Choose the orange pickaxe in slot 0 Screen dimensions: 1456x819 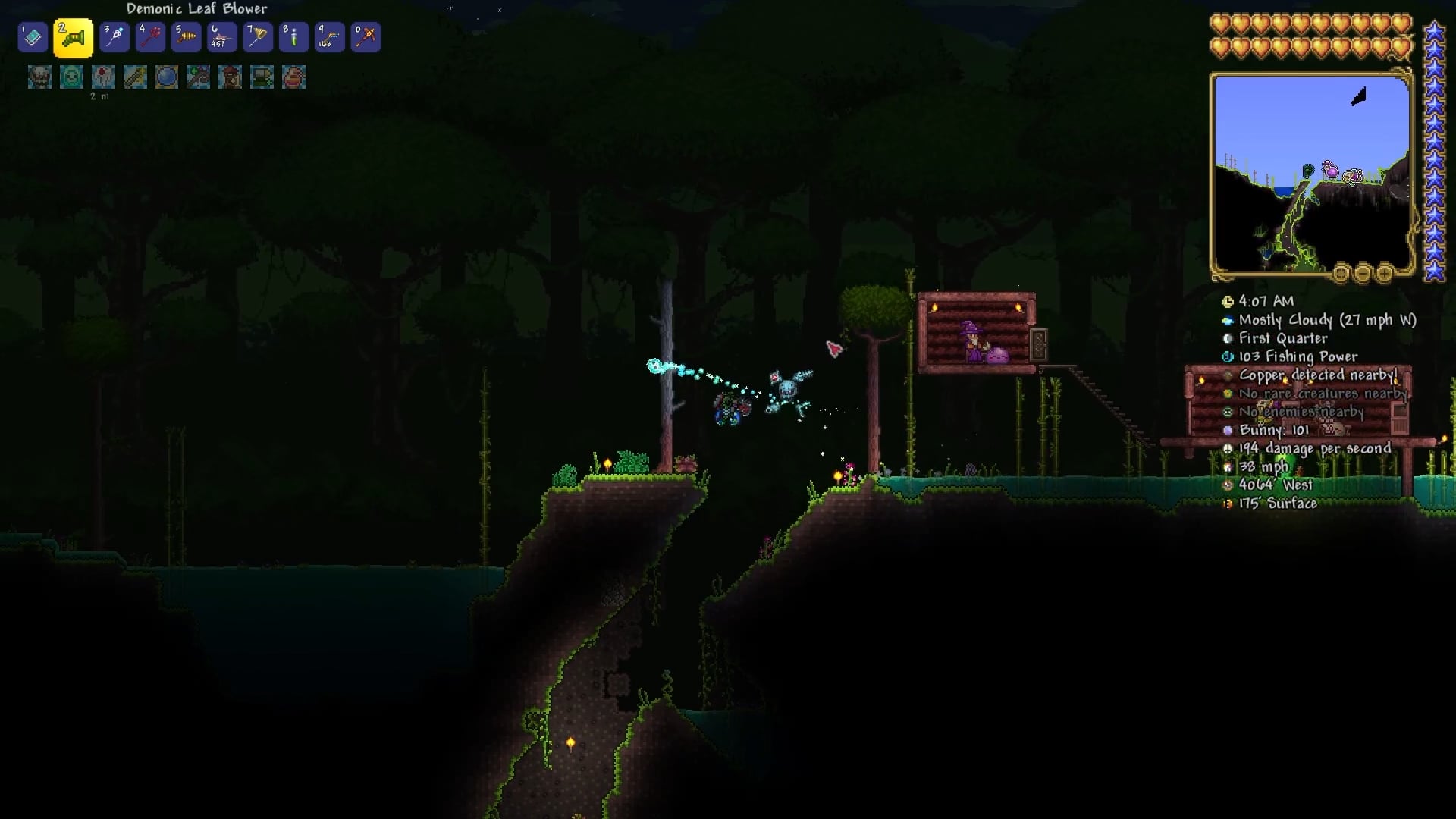[x=366, y=37]
